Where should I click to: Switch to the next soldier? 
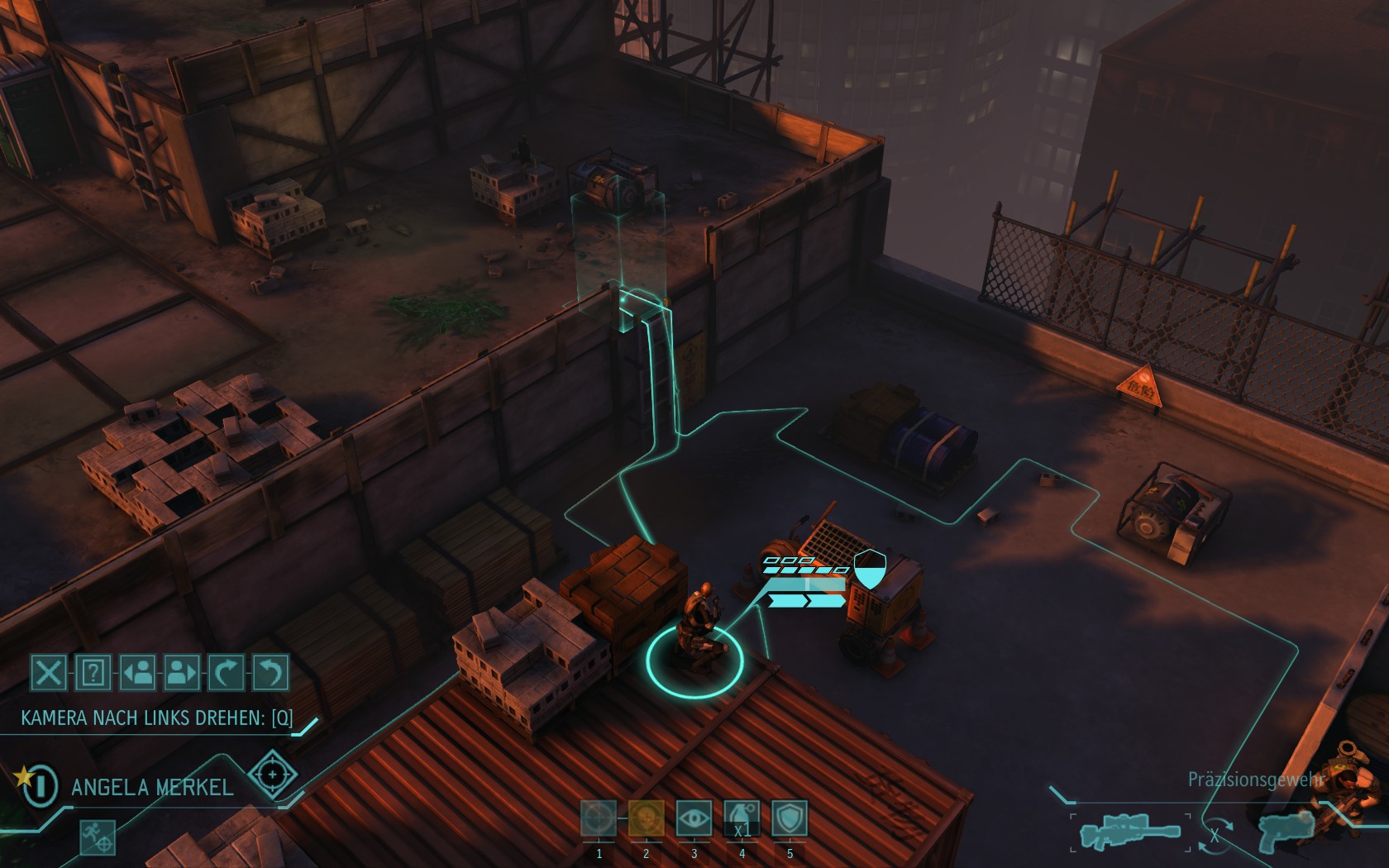(182, 672)
